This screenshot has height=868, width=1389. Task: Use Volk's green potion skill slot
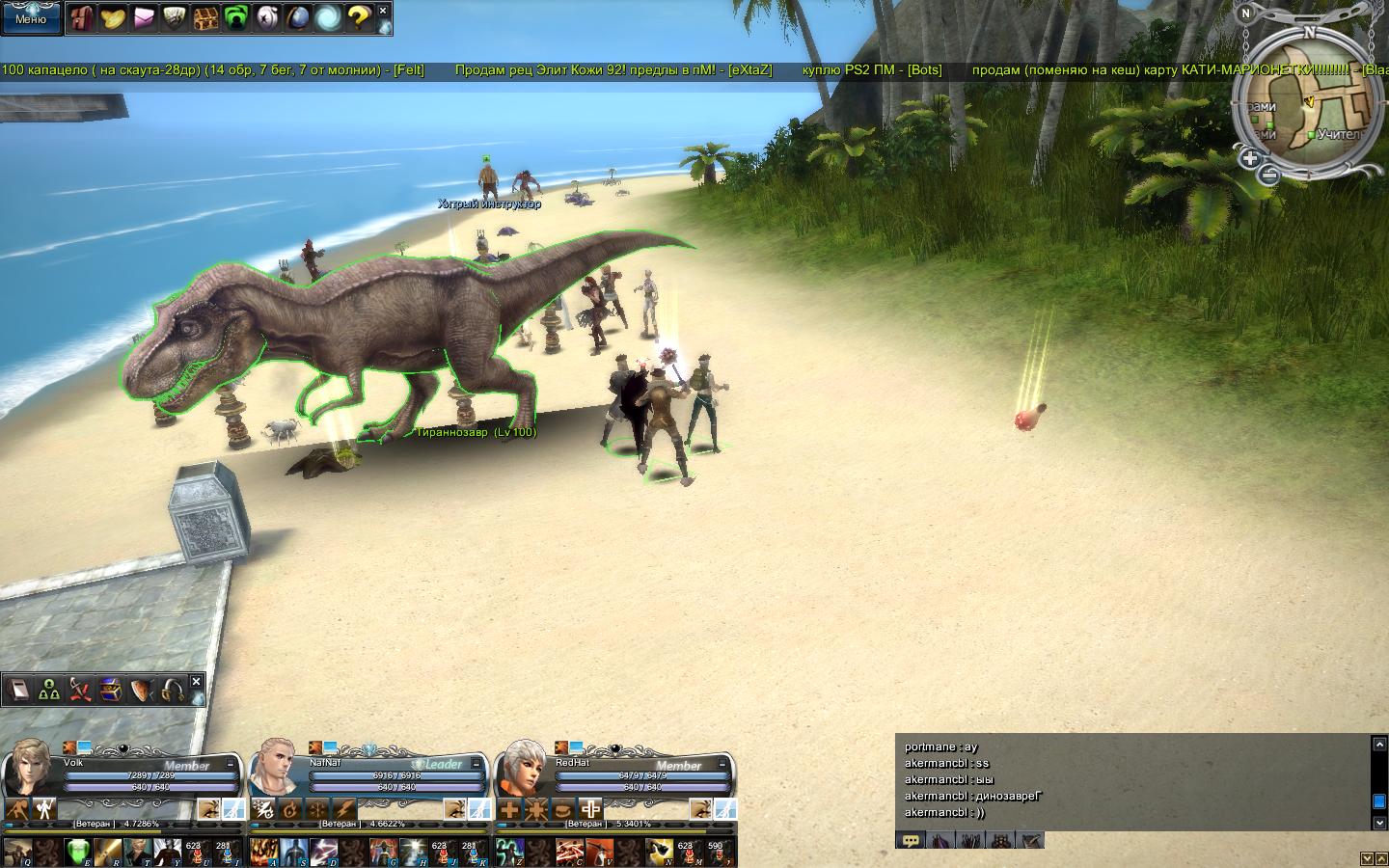(x=78, y=852)
